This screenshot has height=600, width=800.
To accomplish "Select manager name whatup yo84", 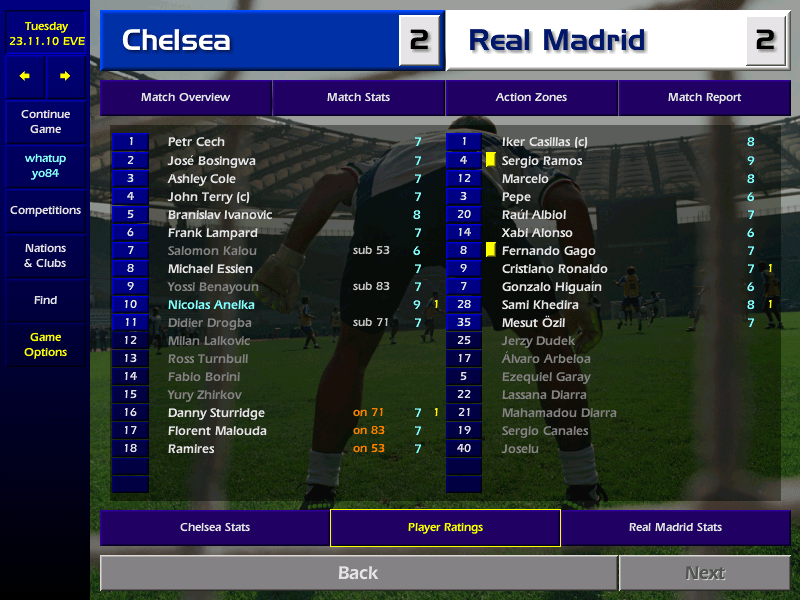I will coord(45,166).
